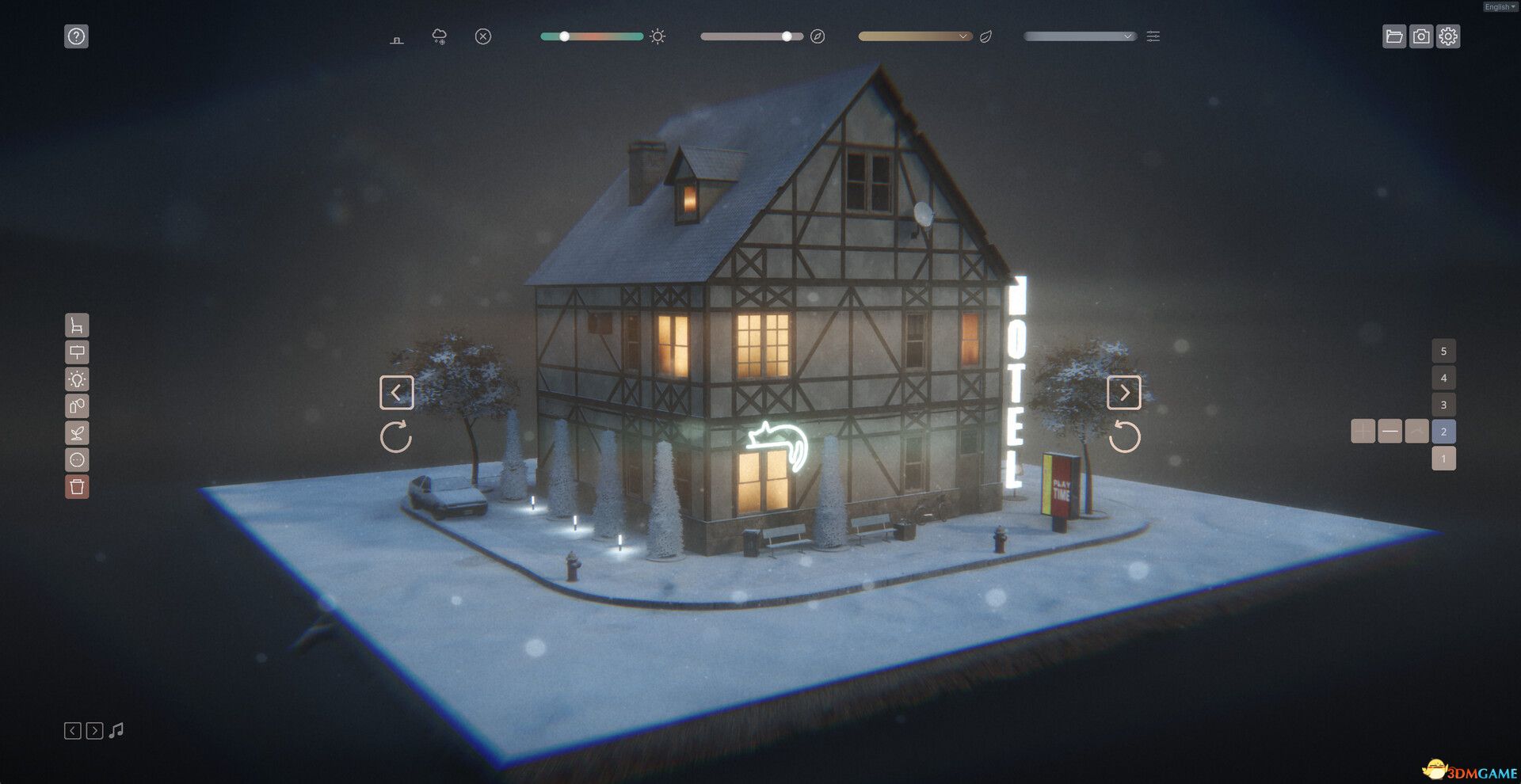Switch to floor level 5
This screenshot has width=1521, height=784.
point(1444,351)
